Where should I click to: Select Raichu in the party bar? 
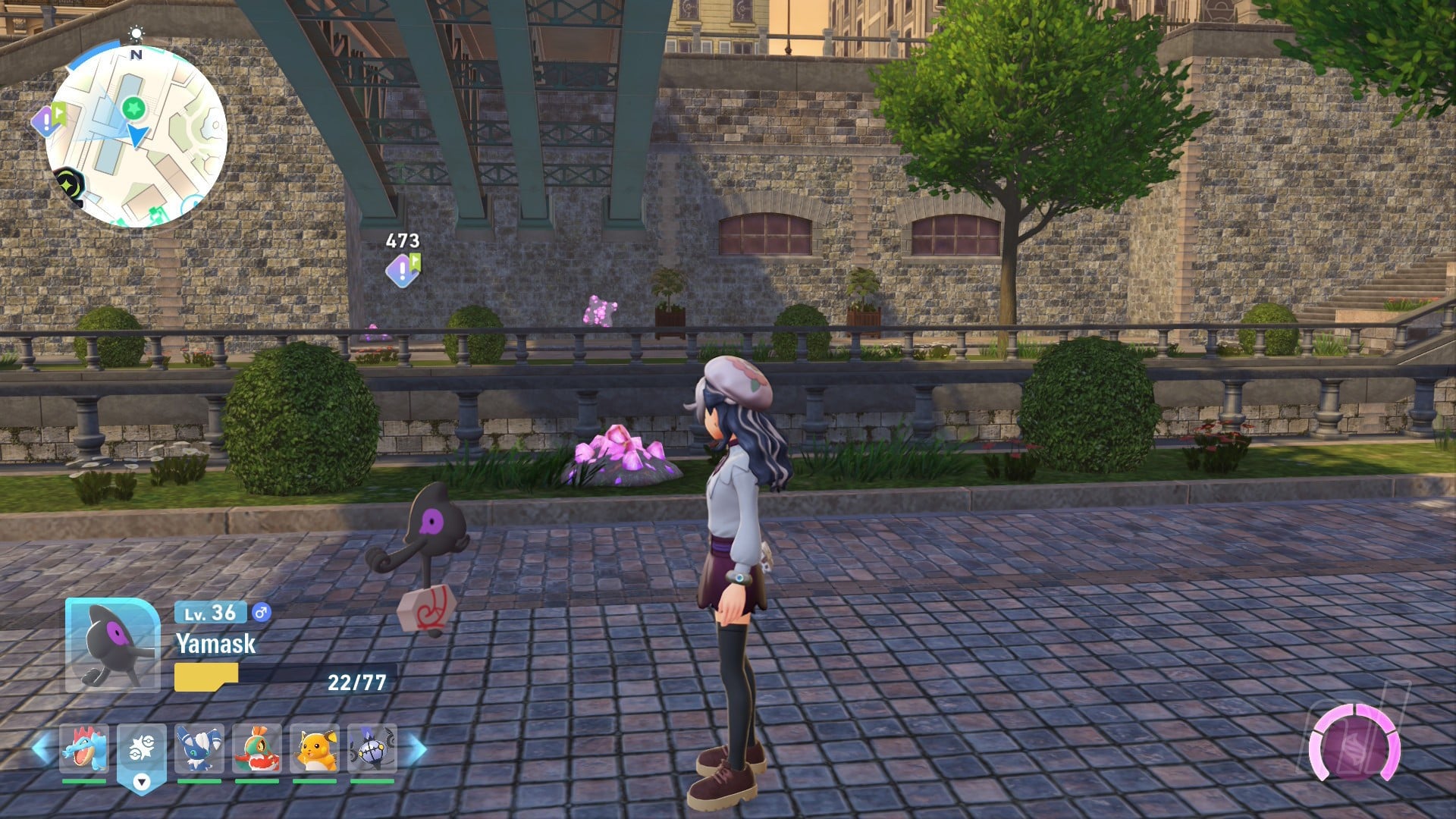click(314, 748)
